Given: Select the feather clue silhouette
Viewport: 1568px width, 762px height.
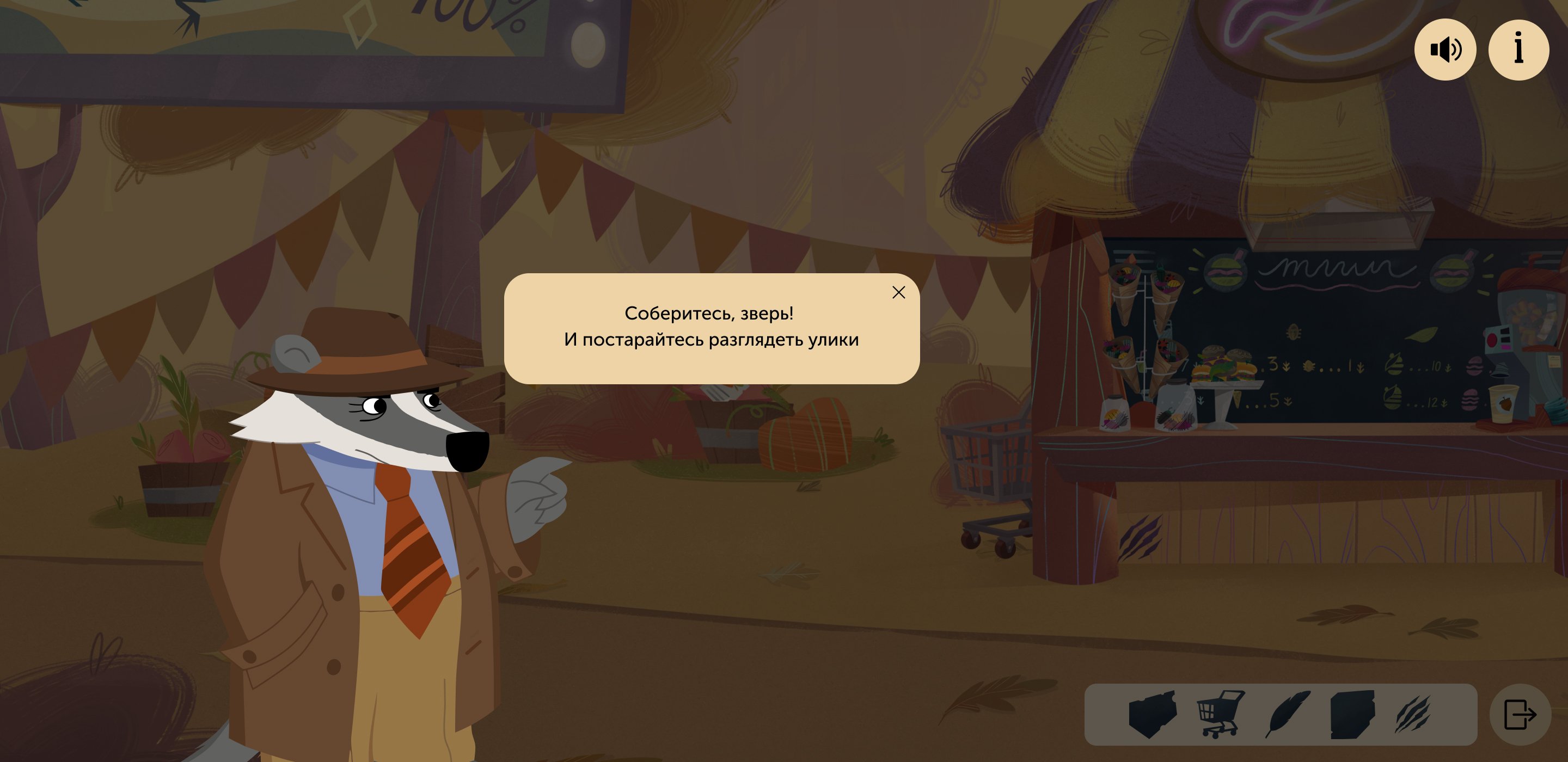Looking at the screenshot, I should pos(1288,714).
